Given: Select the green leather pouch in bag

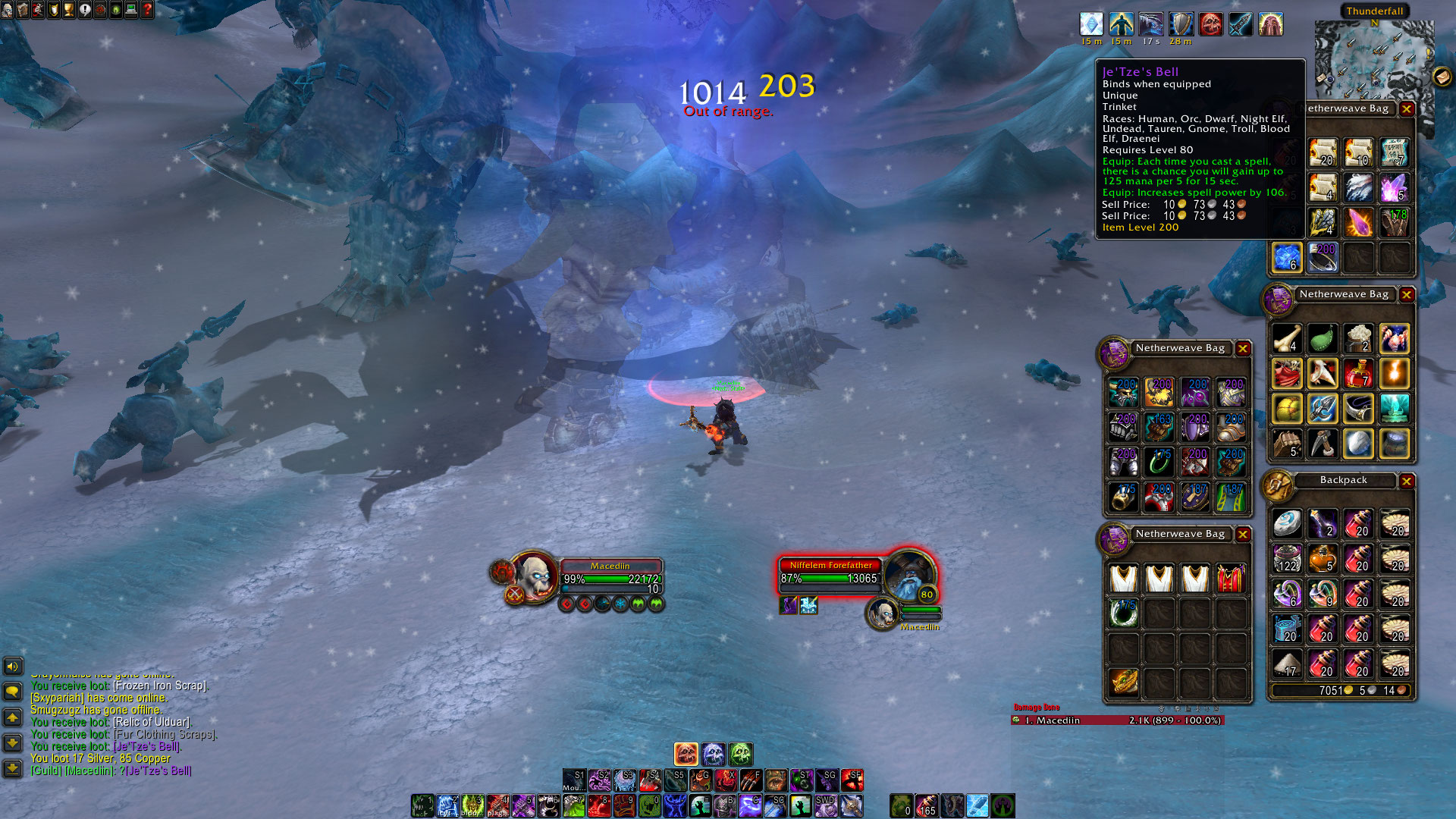Looking at the screenshot, I should pyautogui.click(x=1323, y=339).
